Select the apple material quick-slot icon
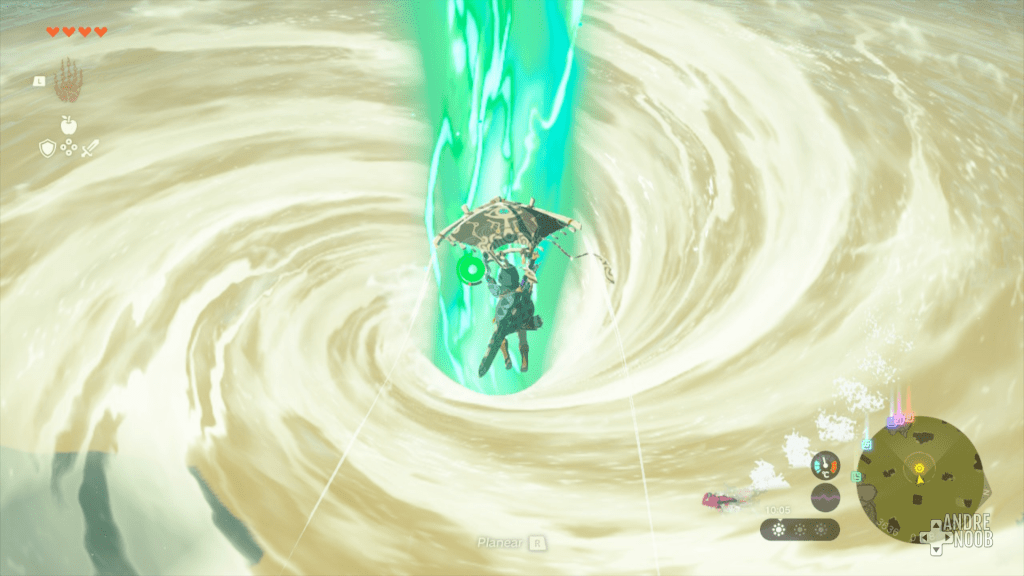The image size is (1024, 576). [69, 125]
